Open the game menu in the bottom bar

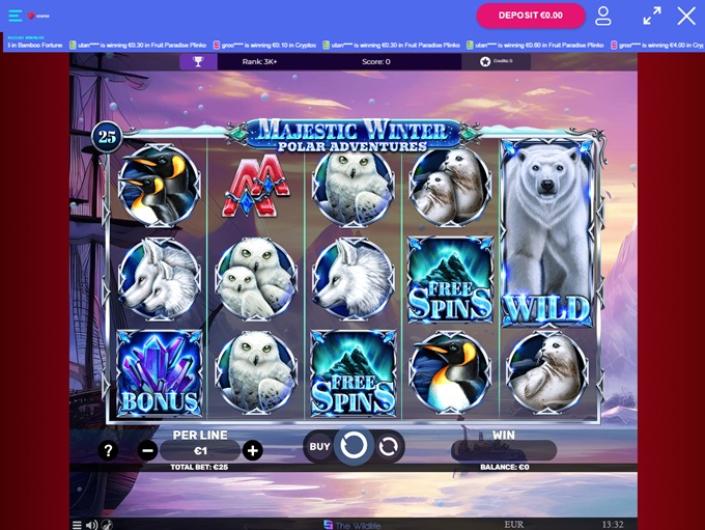tap(77, 524)
